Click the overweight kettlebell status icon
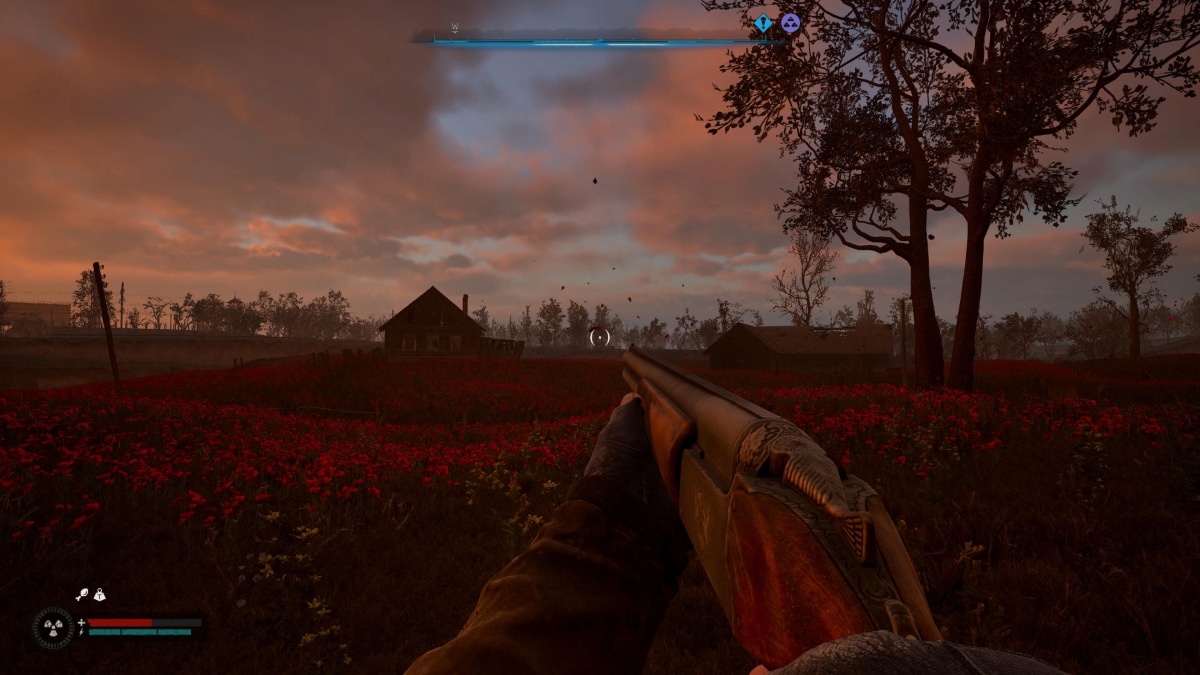Screen dimensions: 1200x675 [x=99, y=594]
